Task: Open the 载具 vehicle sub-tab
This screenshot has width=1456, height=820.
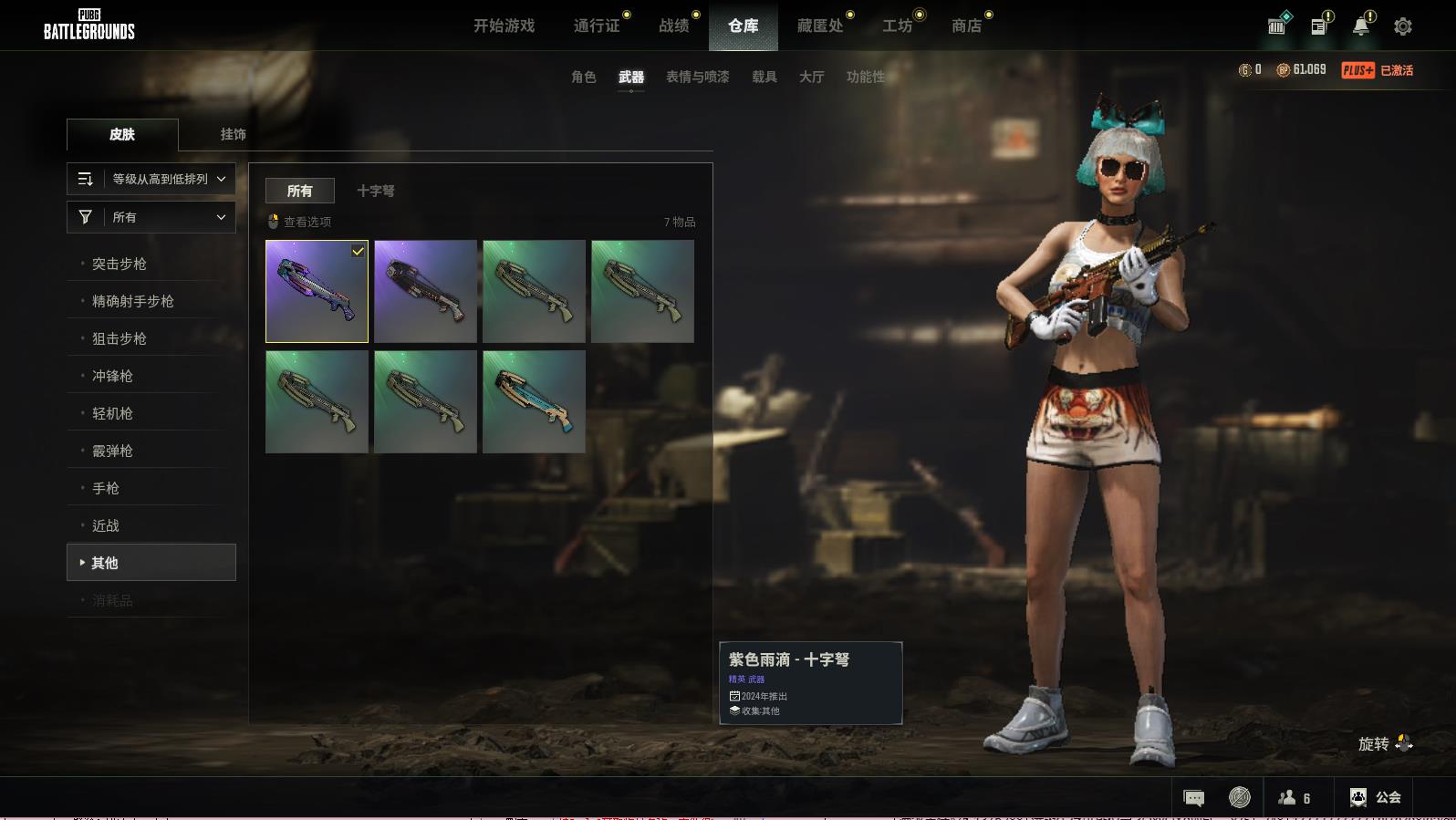Action: click(764, 77)
